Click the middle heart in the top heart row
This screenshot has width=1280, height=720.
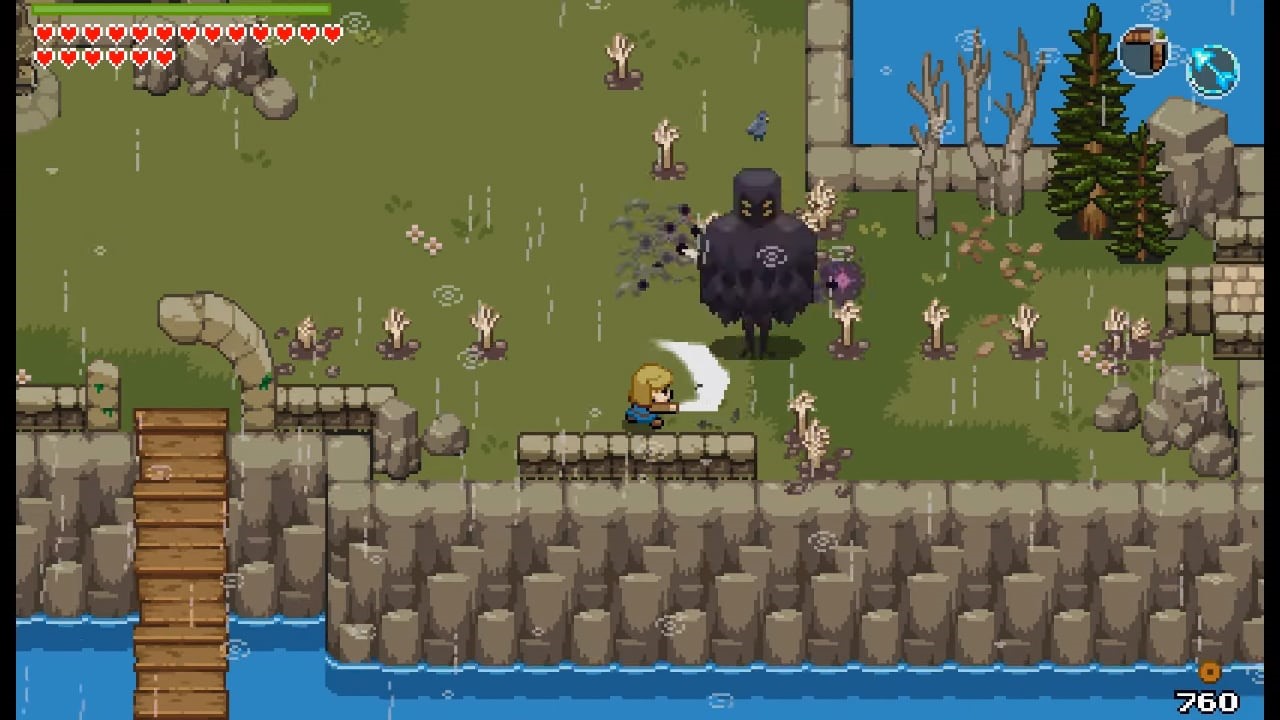click(188, 32)
